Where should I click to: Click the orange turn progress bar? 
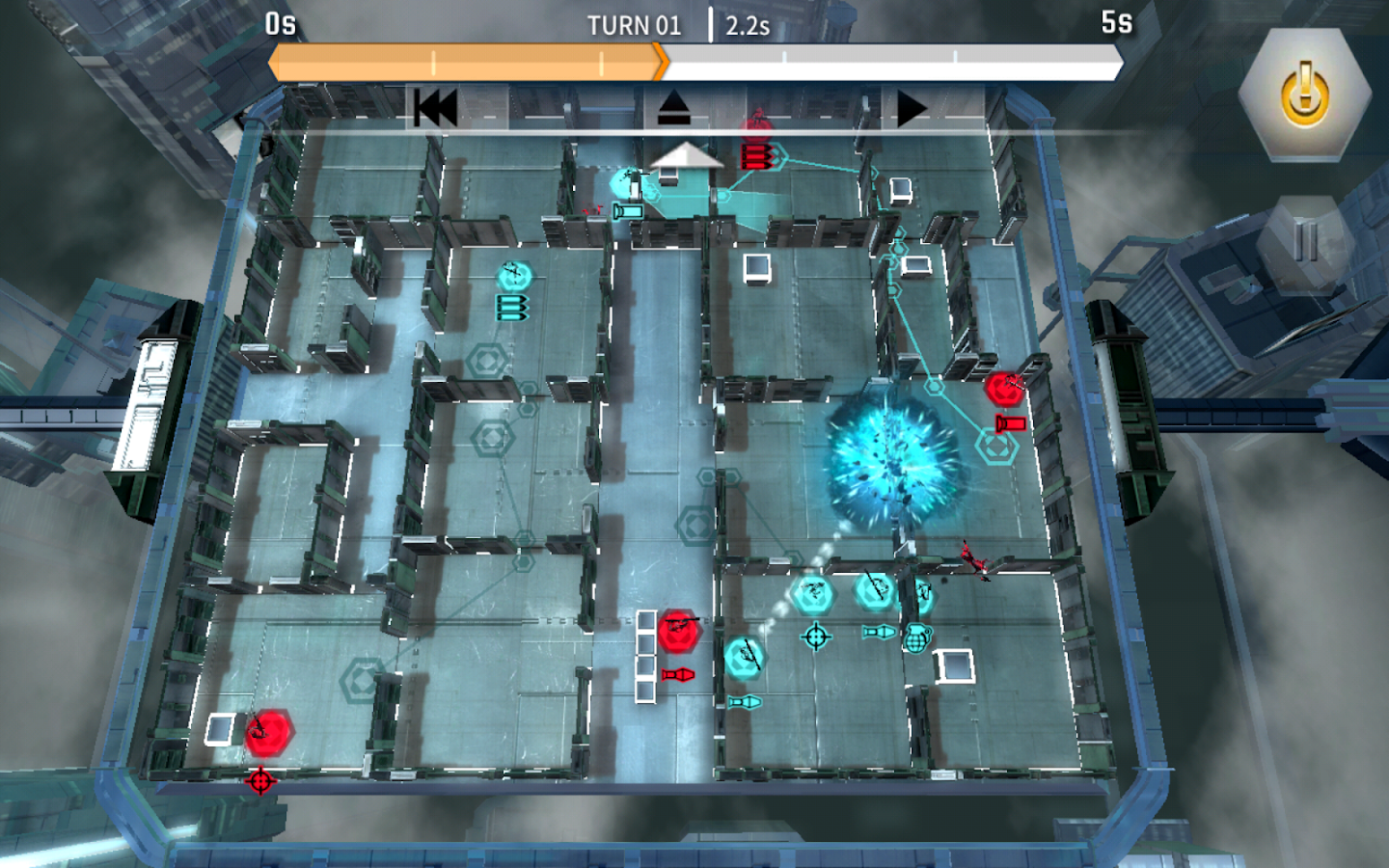tap(463, 62)
